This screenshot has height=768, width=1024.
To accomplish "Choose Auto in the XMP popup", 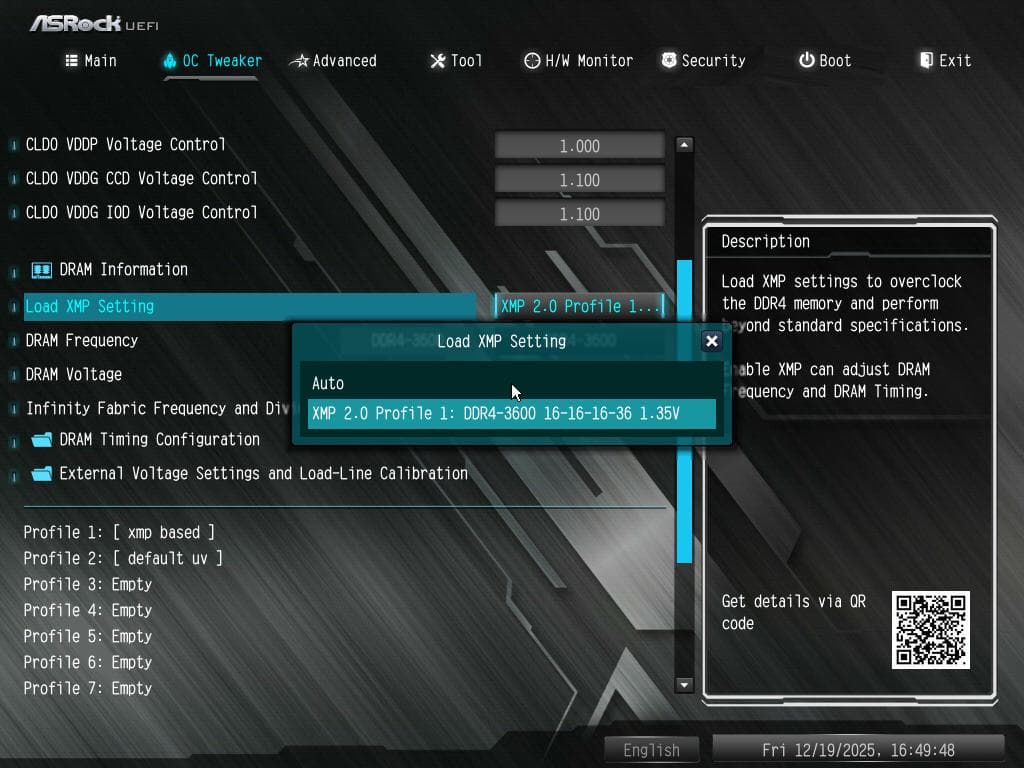I will coord(328,383).
